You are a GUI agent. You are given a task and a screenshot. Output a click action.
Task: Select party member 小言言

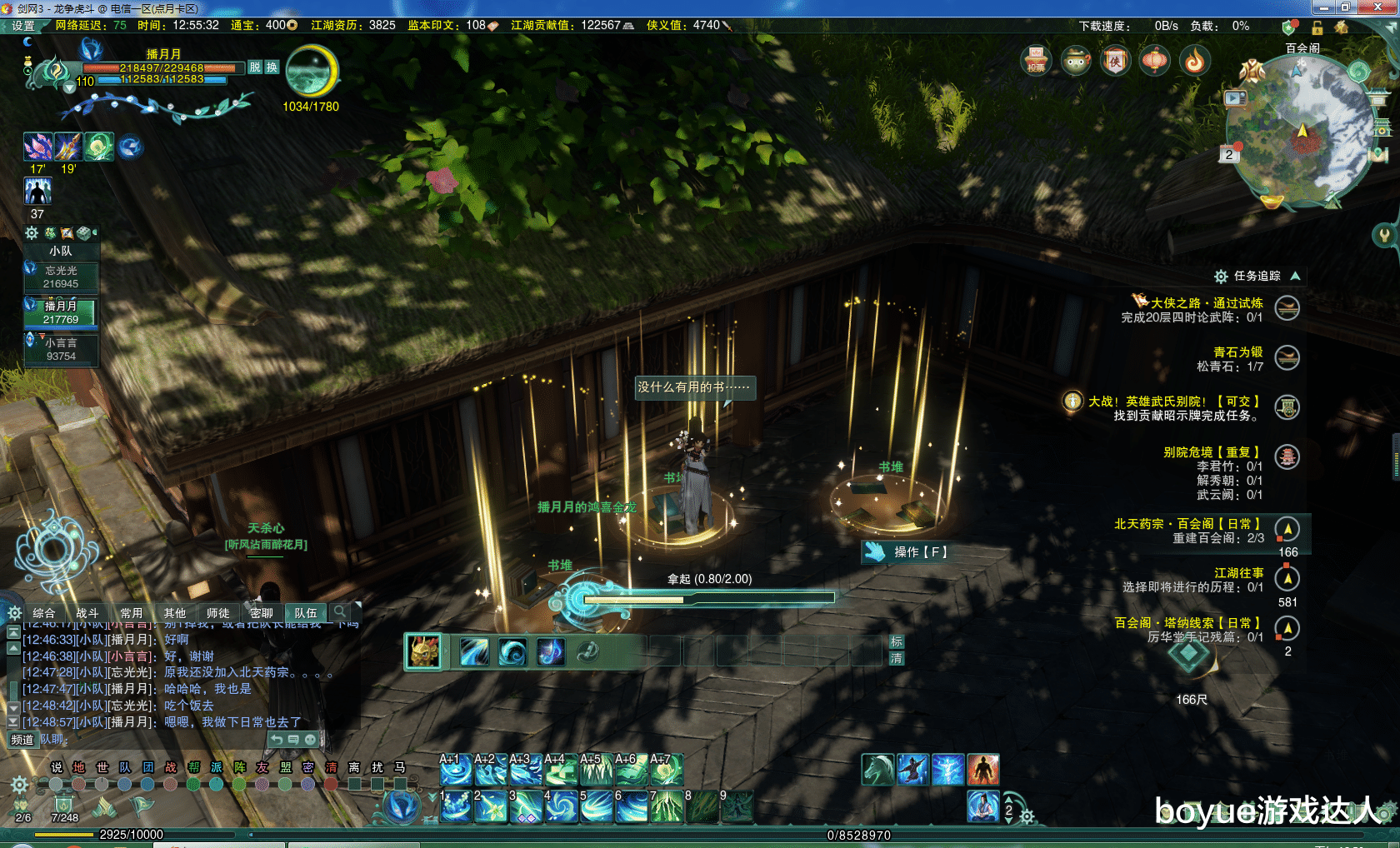tap(61, 349)
